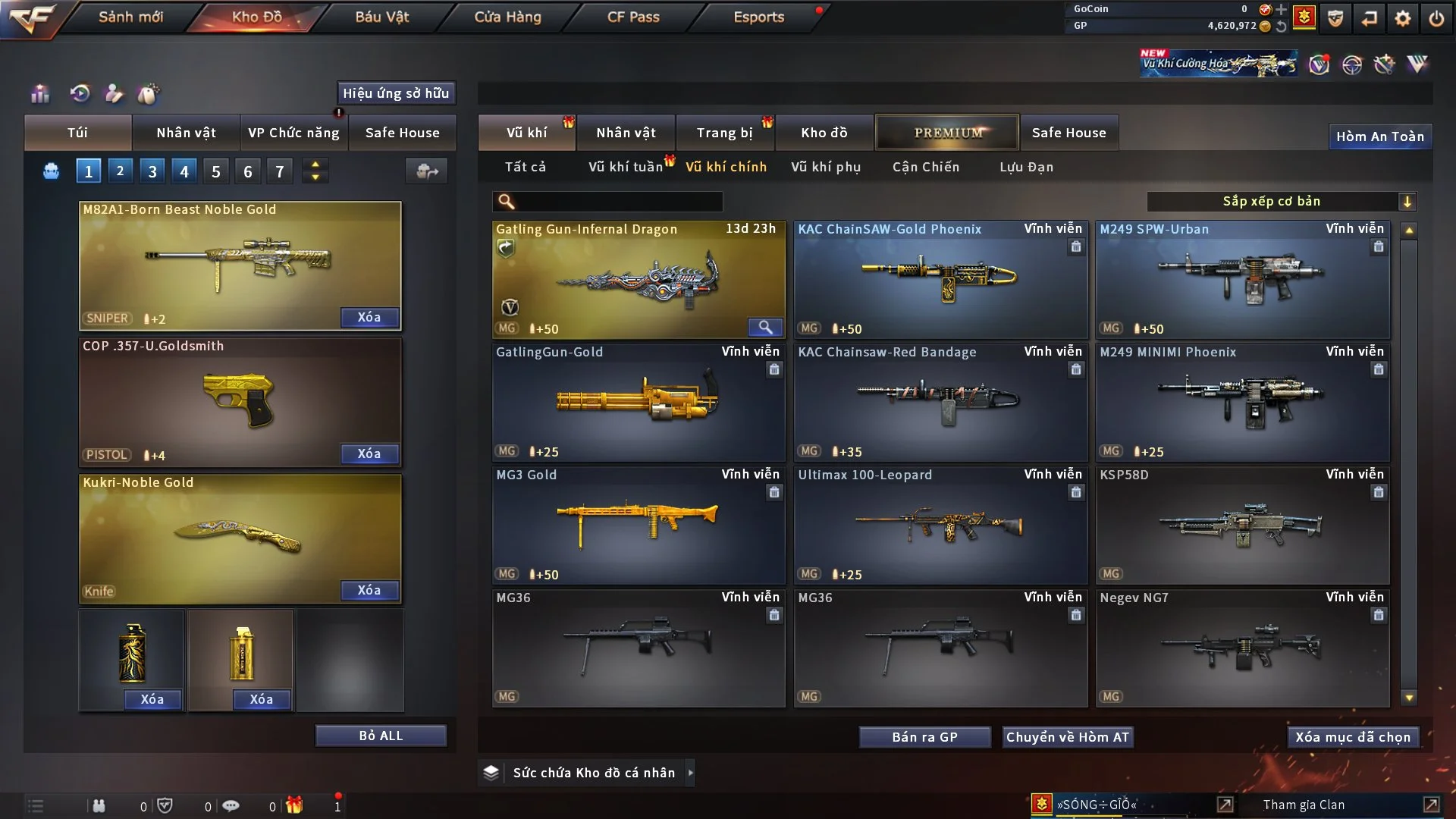Select bag loadout number 3

tap(152, 171)
